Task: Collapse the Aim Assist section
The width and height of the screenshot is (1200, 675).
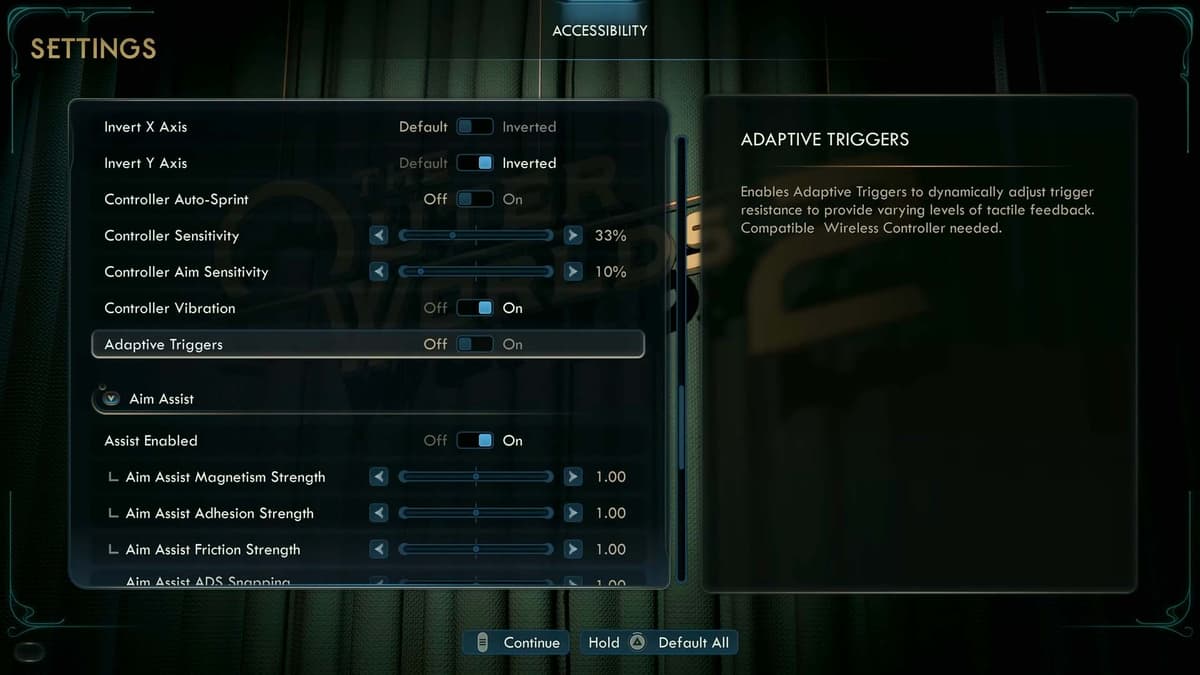Action: pos(111,399)
